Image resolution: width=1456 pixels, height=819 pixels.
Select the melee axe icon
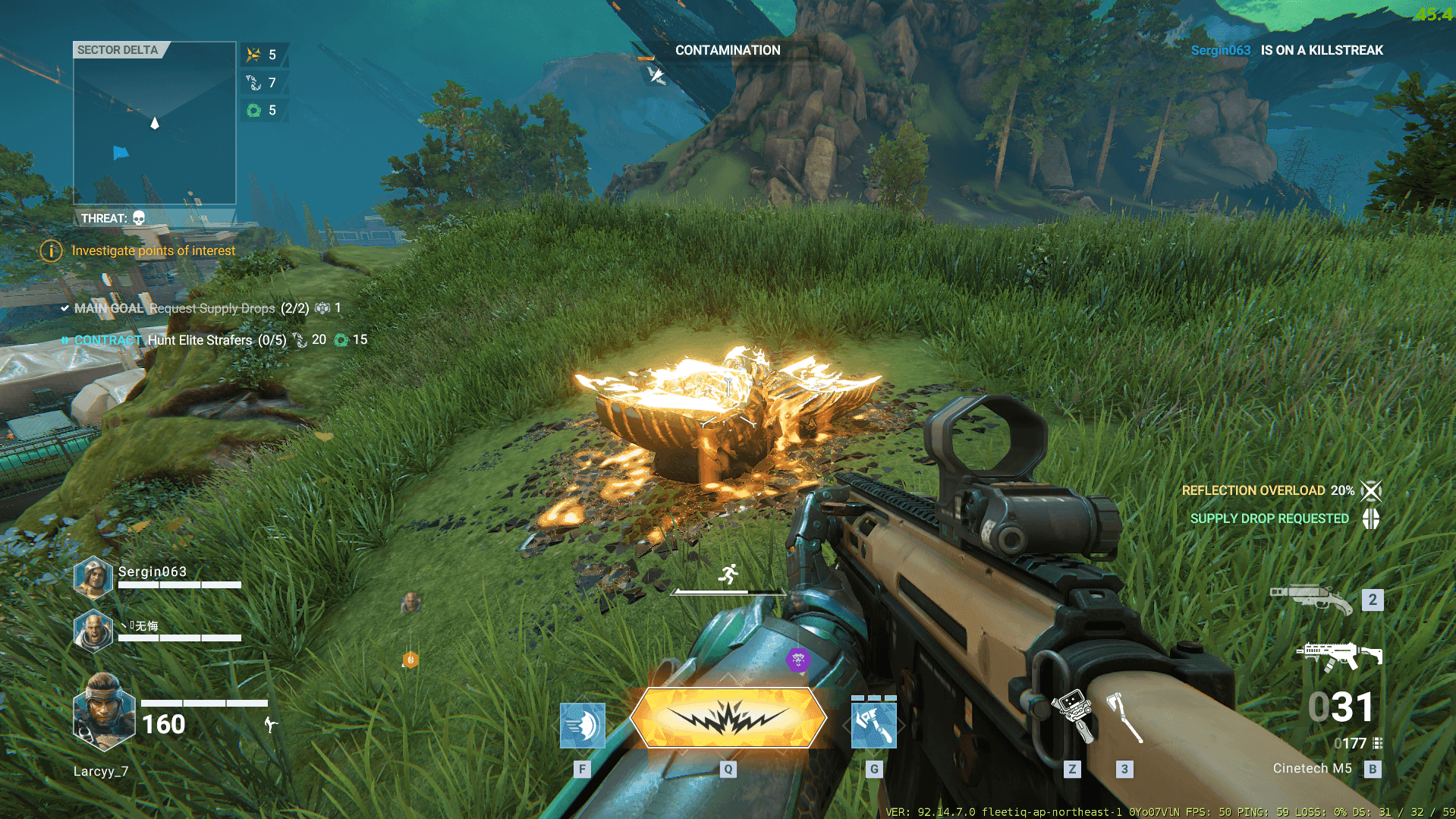[1124, 717]
